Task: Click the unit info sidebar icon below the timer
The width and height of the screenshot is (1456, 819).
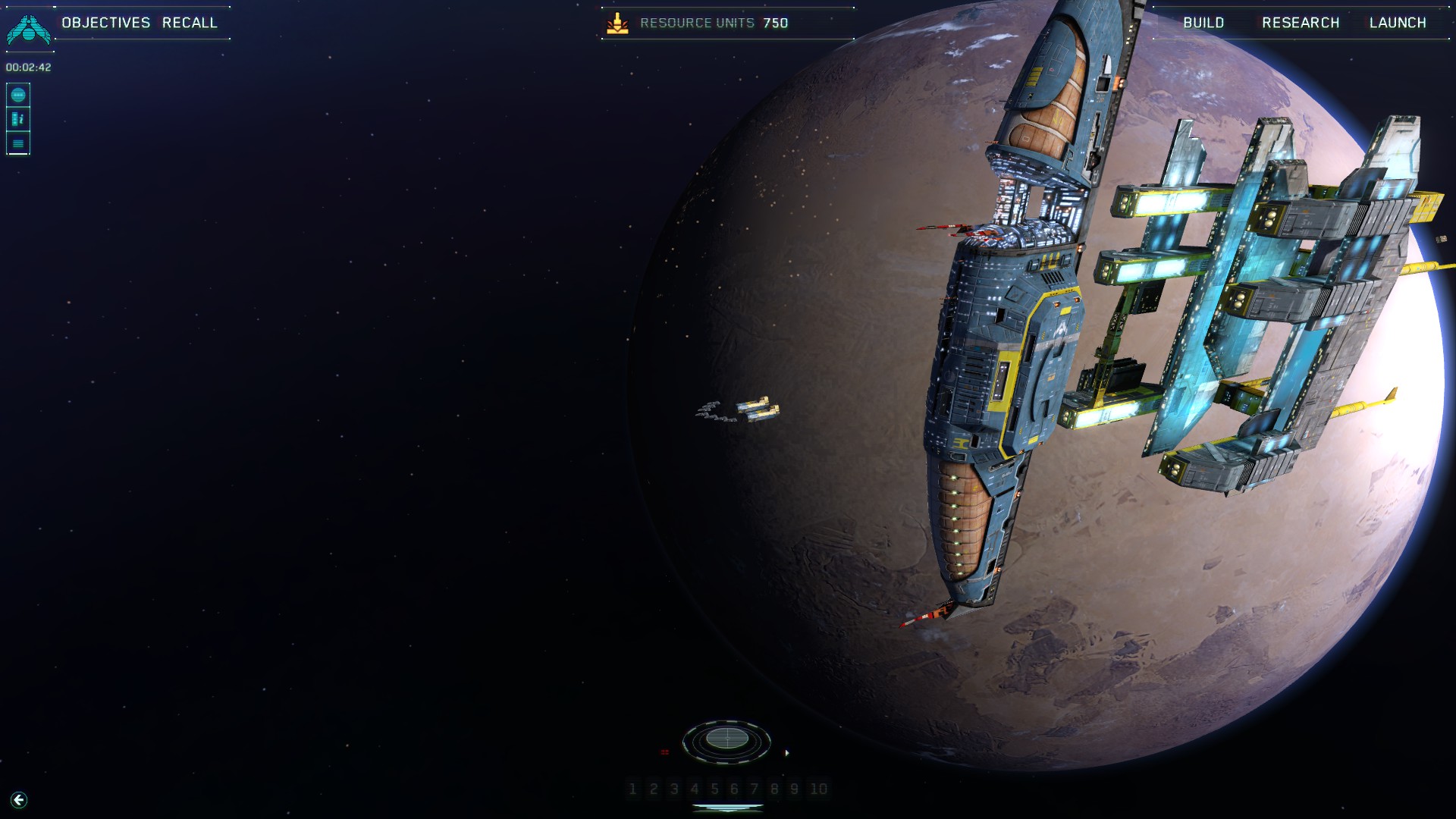Action: (18, 118)
